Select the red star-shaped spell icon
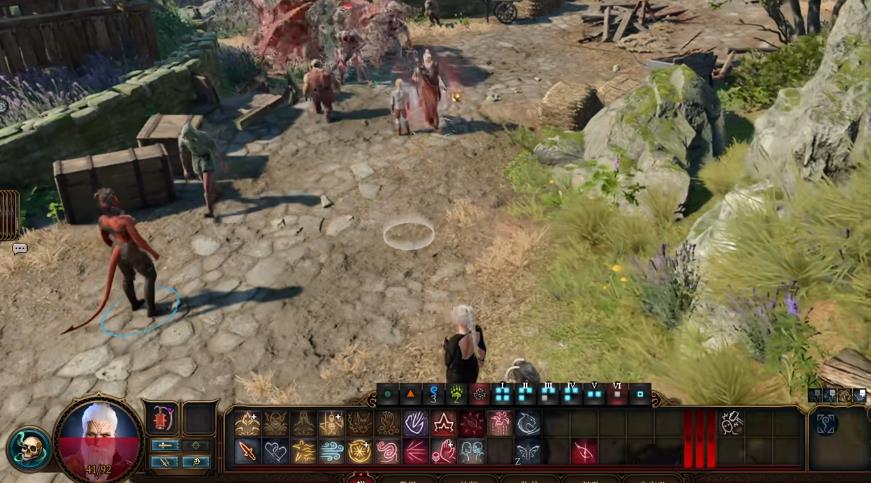871x483 pixels. click(443, 423)
